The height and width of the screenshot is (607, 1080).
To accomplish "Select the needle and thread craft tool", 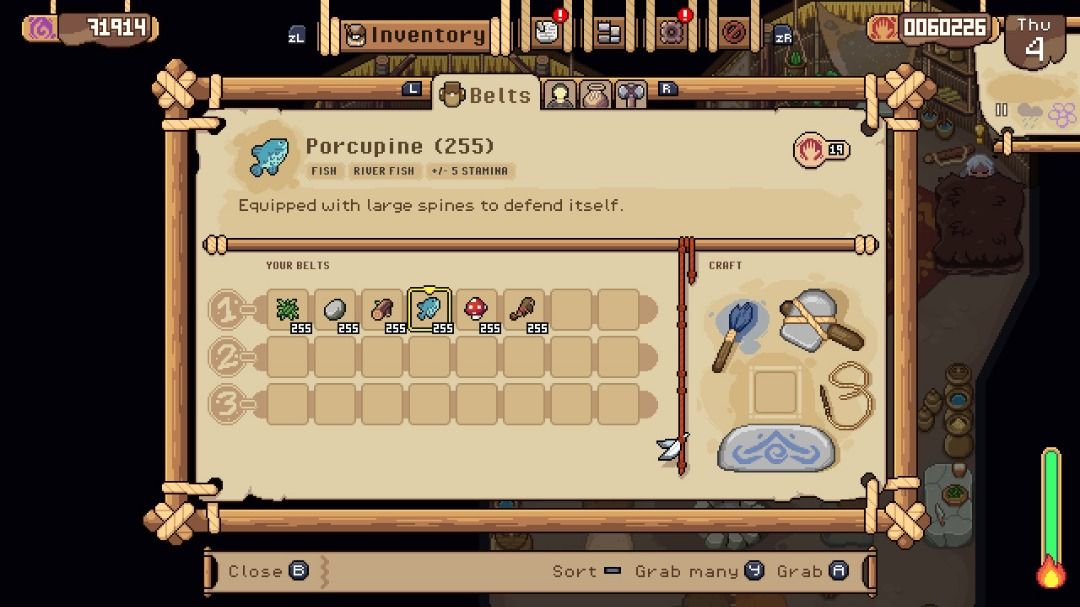I will coord(846,396).
